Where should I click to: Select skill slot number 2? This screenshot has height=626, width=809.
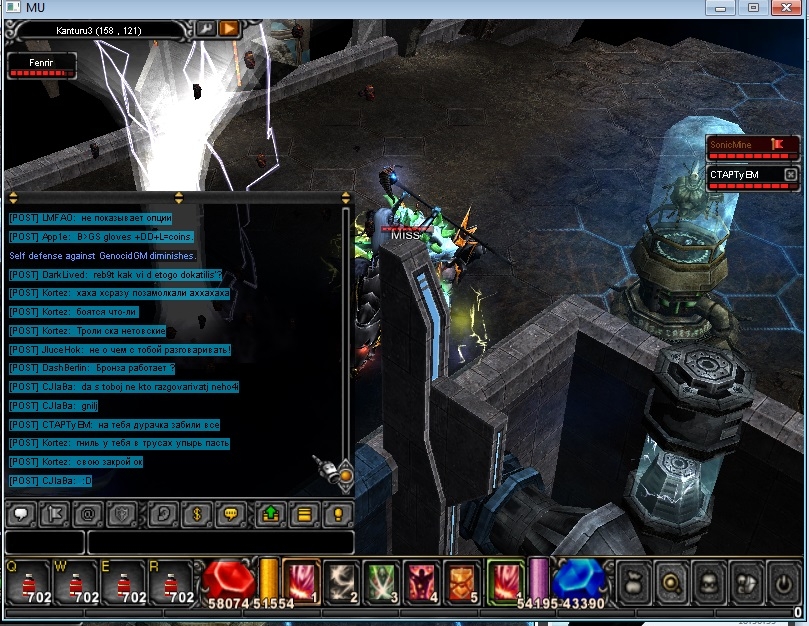pos(345,582)
